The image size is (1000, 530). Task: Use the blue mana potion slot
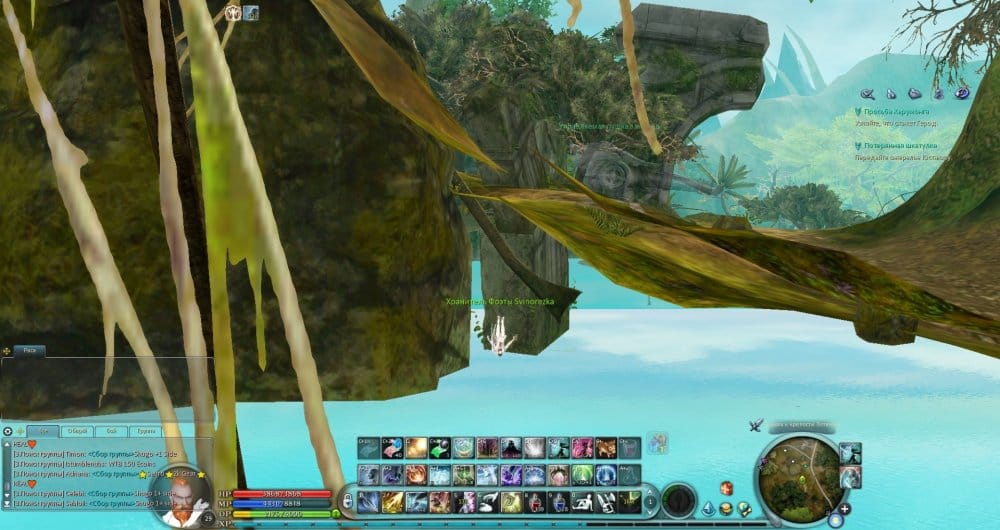pyautogui.click(x=560, y=502)
